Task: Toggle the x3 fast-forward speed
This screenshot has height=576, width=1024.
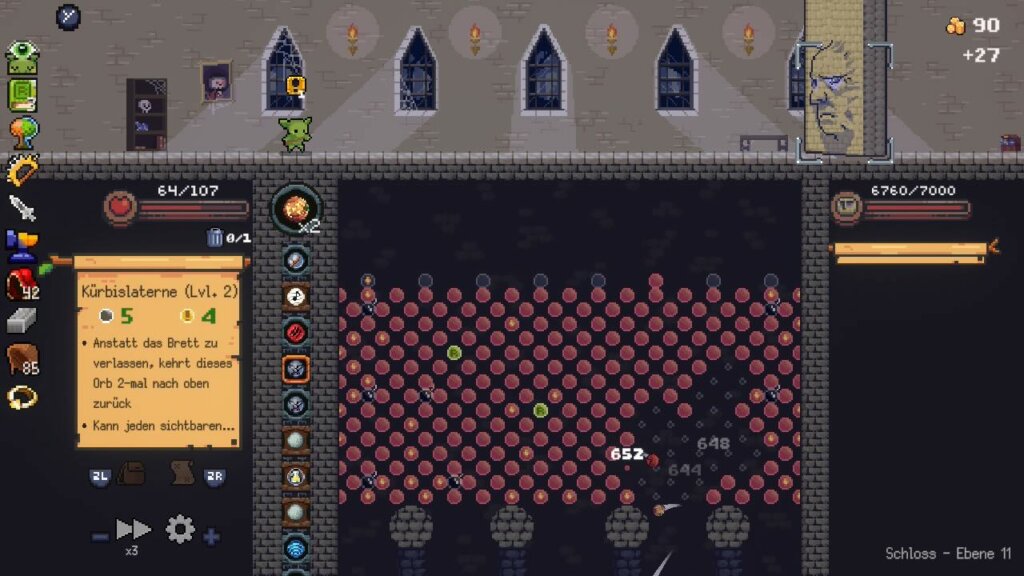Action: coord(132,529)
